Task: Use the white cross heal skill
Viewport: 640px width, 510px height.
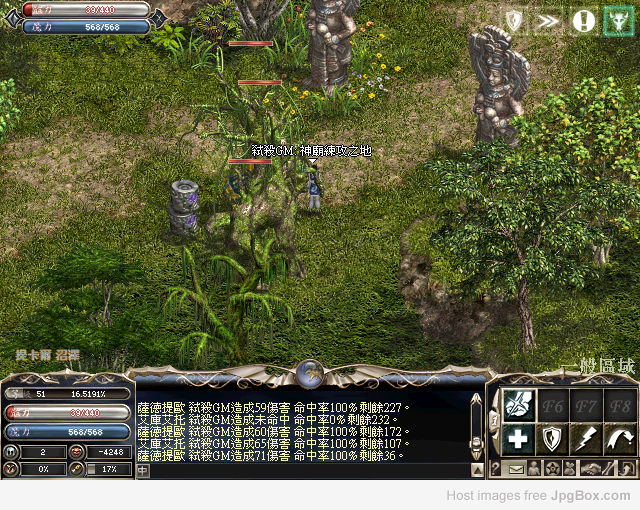Action: click(517, 438)
